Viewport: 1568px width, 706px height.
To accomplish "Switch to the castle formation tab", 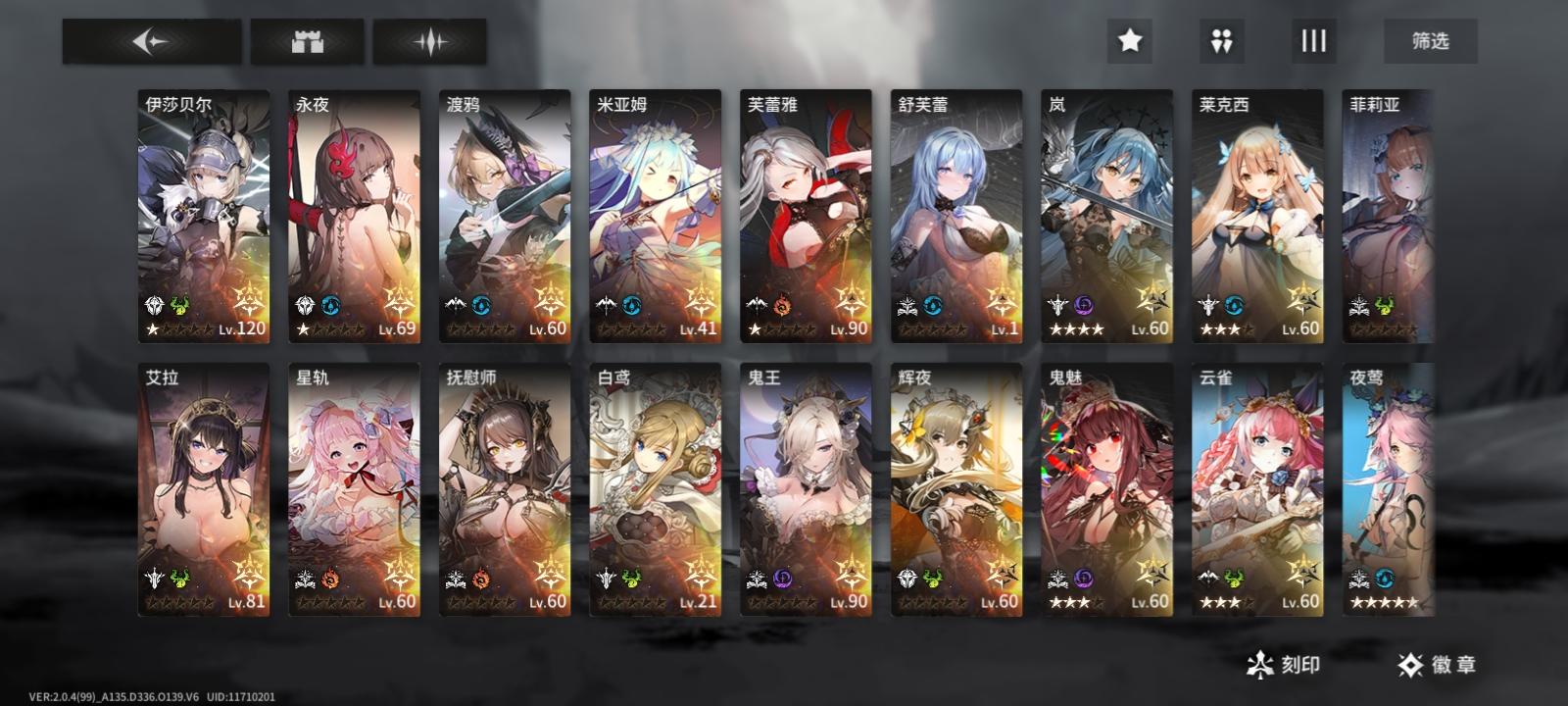I will (x=306, y=41).
